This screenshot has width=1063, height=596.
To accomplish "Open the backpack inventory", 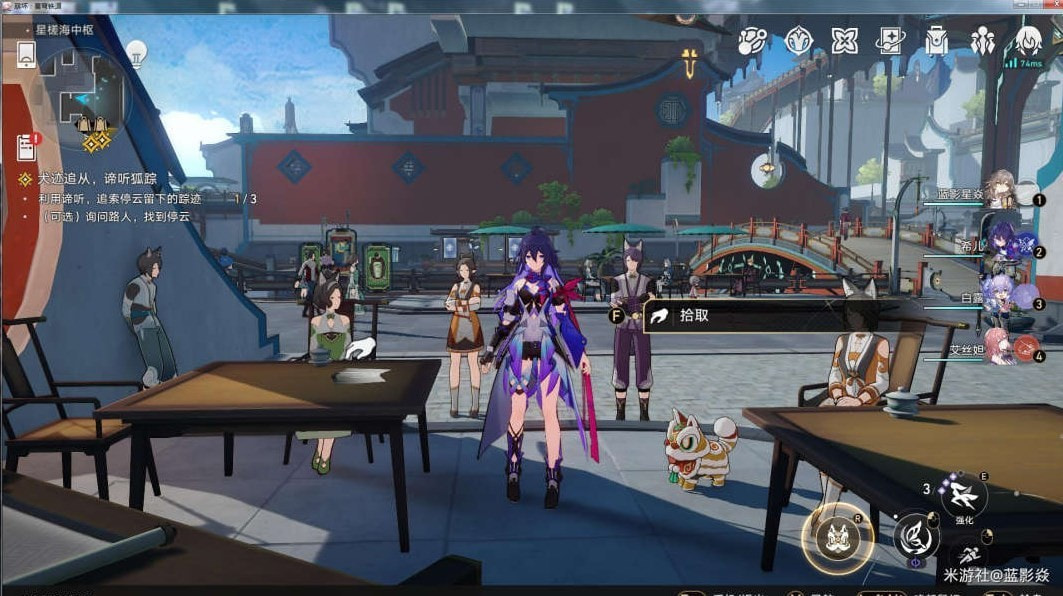I will (x=936, y=41).
